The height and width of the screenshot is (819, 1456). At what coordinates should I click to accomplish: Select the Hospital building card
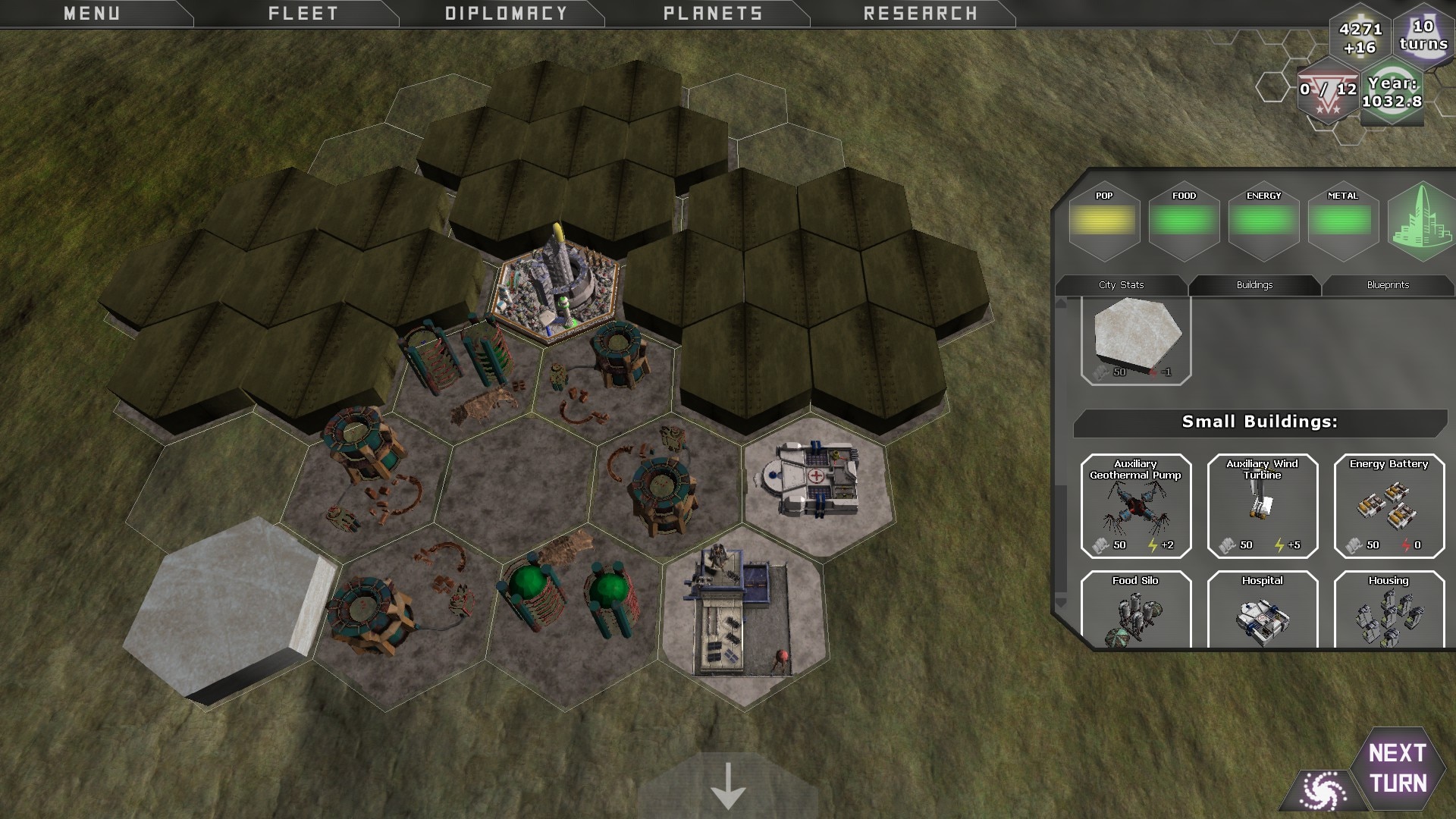[1262, 609]
